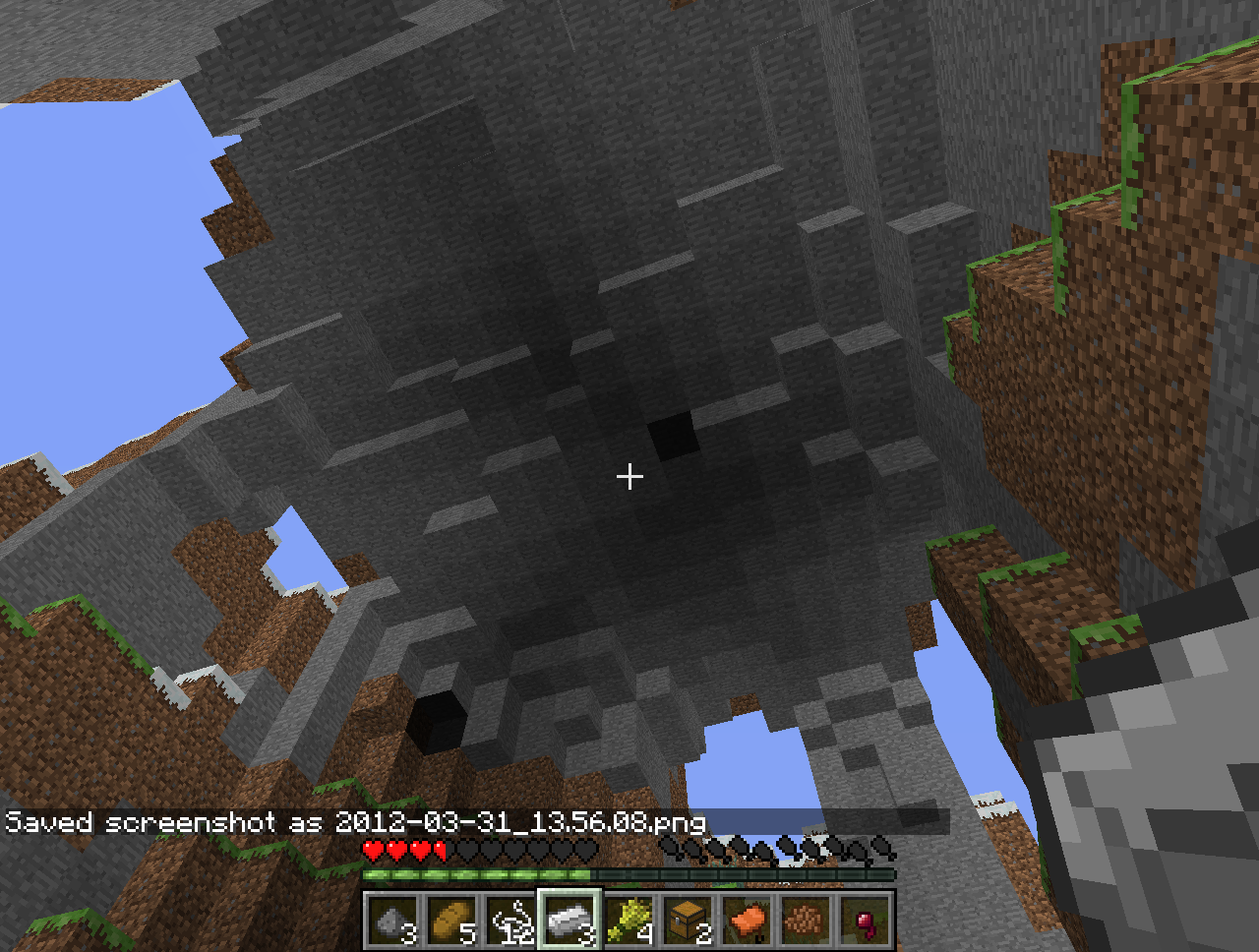Select the brown cocoa beans slot
Image resolution: width=1259 pixels, height=952 pixels.
(x=807, y=921)
